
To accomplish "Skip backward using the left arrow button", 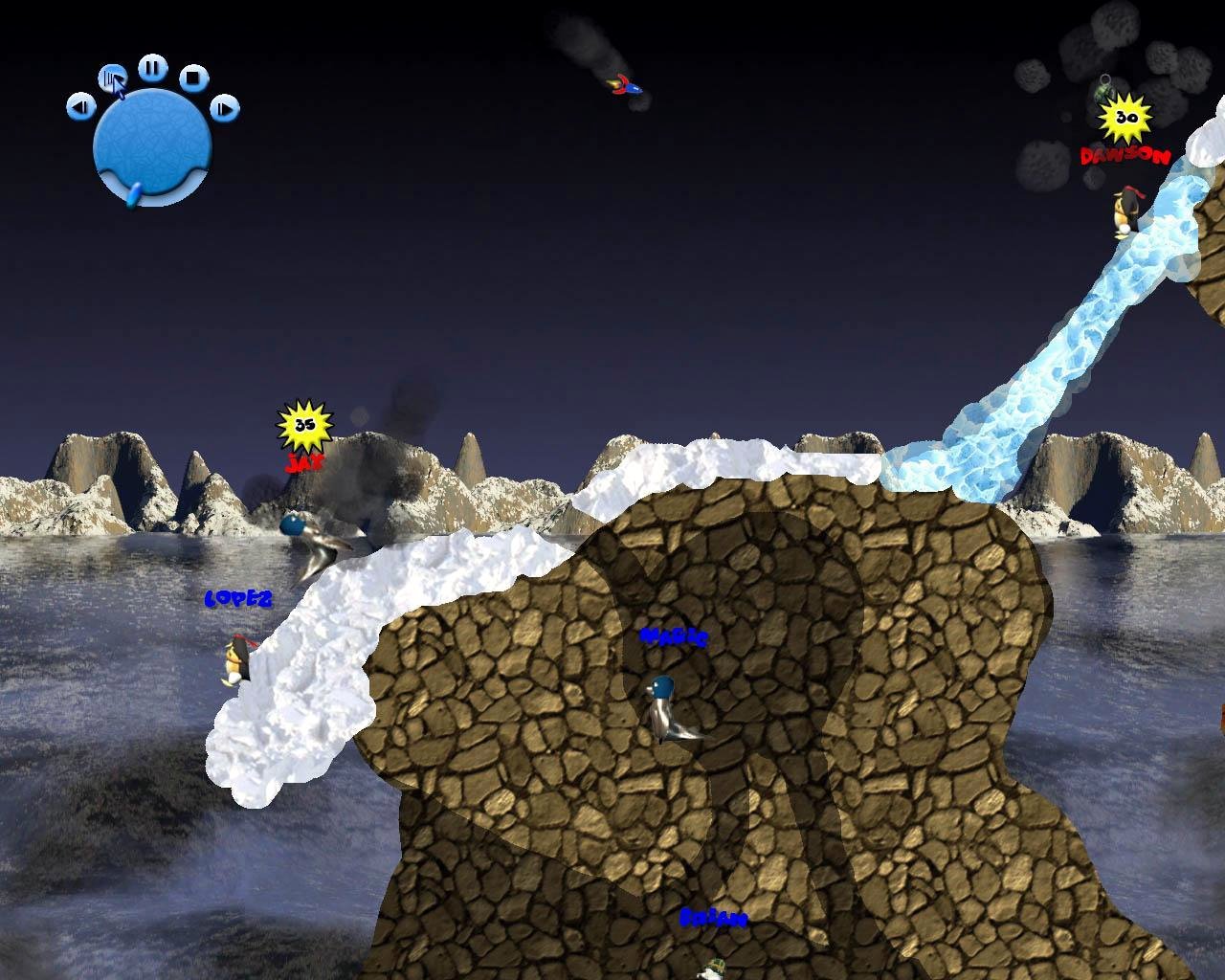I will pyautogui.click(x=79, y=107).
